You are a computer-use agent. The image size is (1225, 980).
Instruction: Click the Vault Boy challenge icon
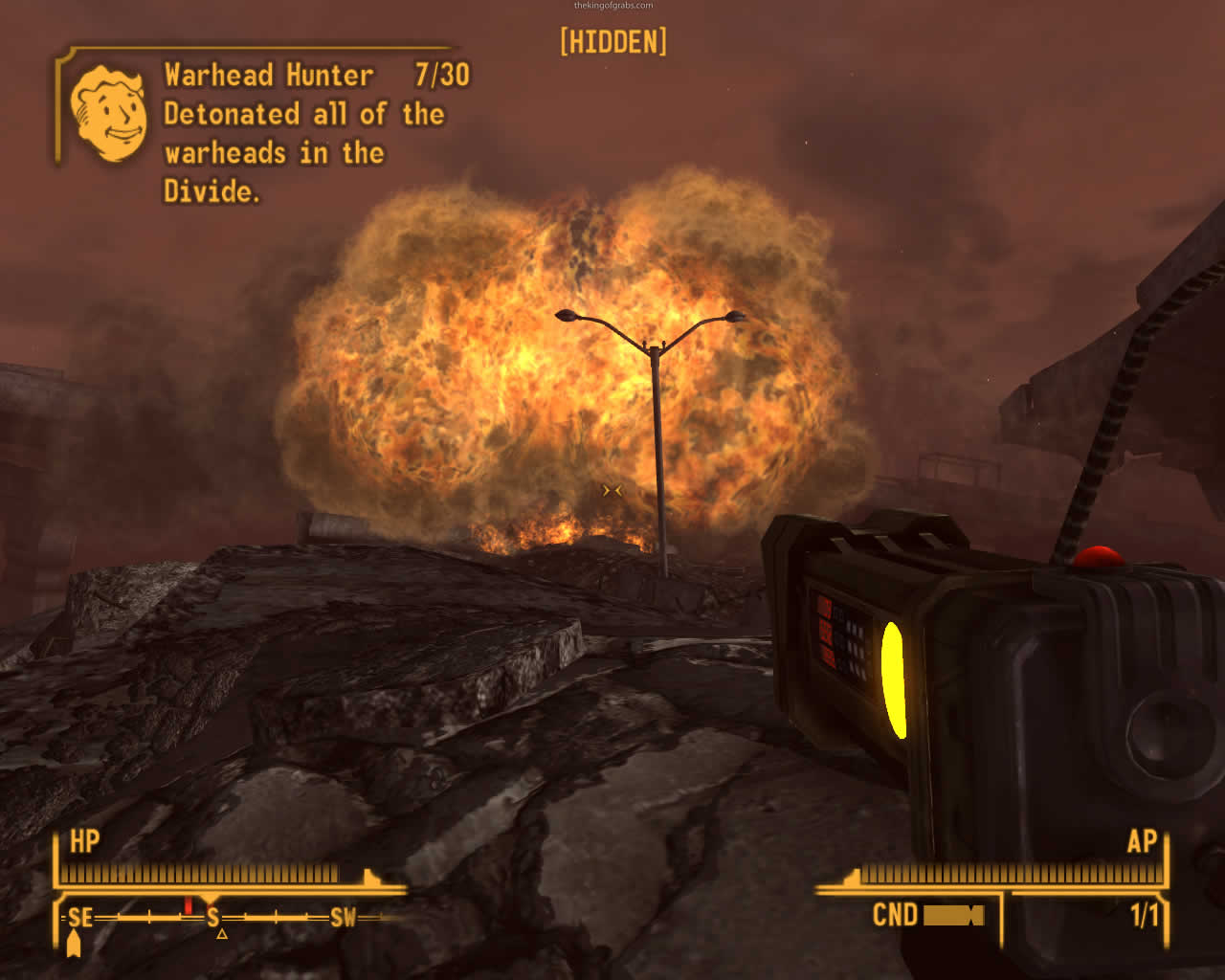coord(108,114)
